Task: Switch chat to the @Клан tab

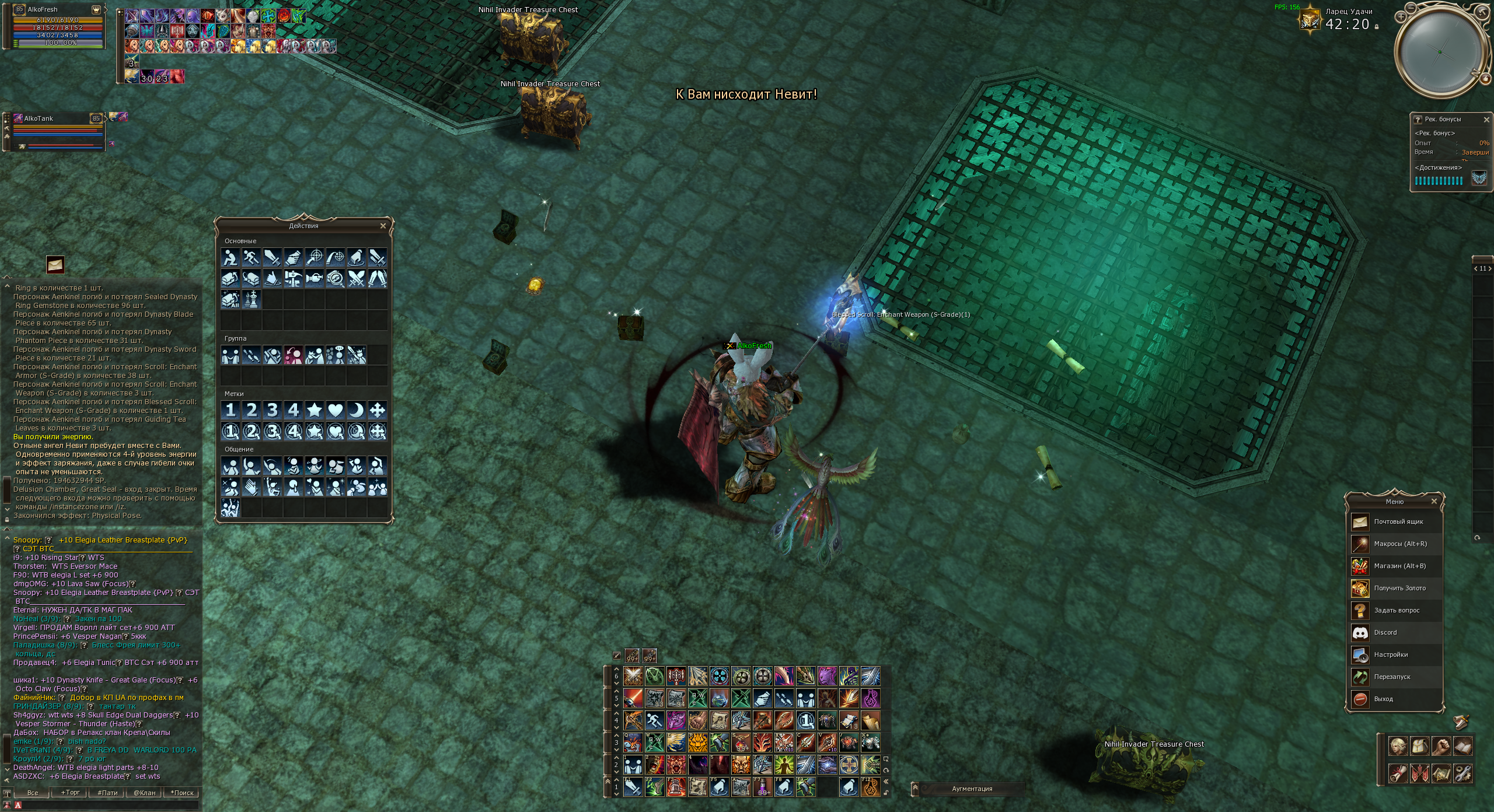Action: coord(144,793)
